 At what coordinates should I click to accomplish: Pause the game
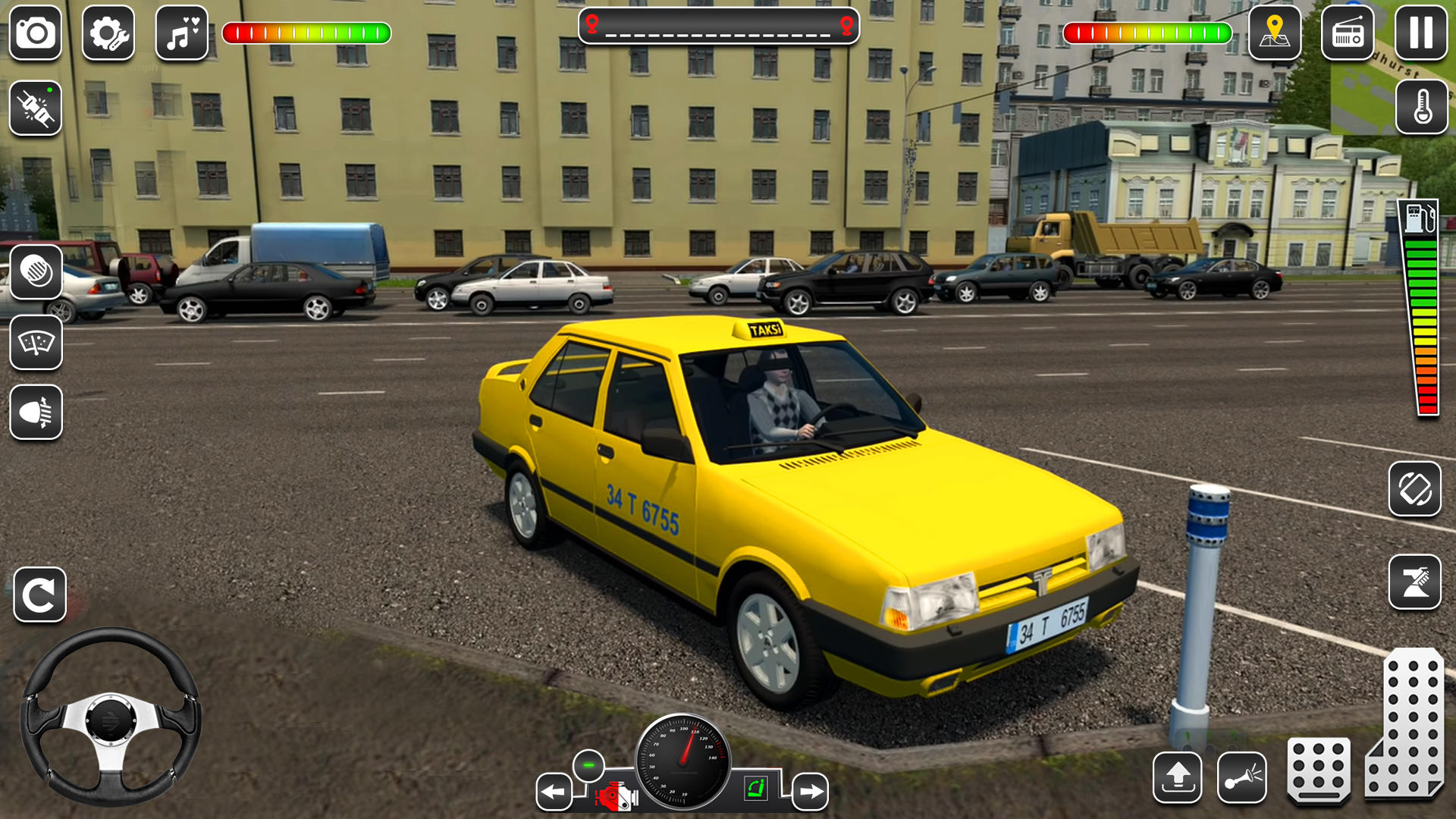coord(1420,33)
